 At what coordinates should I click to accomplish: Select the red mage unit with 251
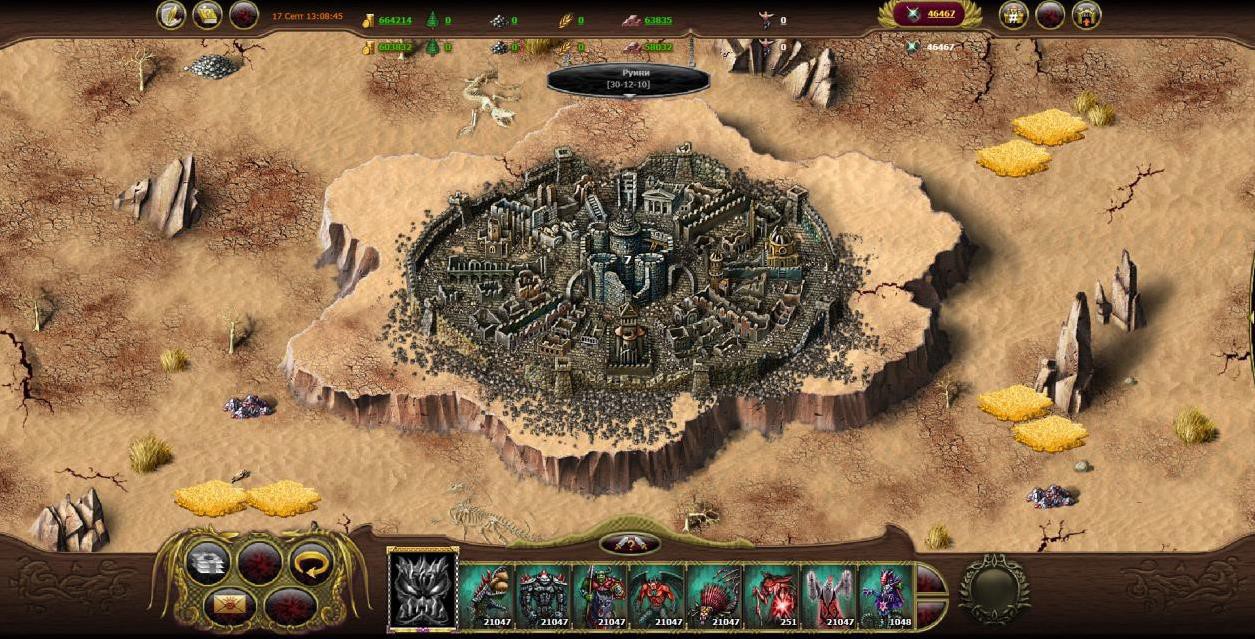click(771, 596)
